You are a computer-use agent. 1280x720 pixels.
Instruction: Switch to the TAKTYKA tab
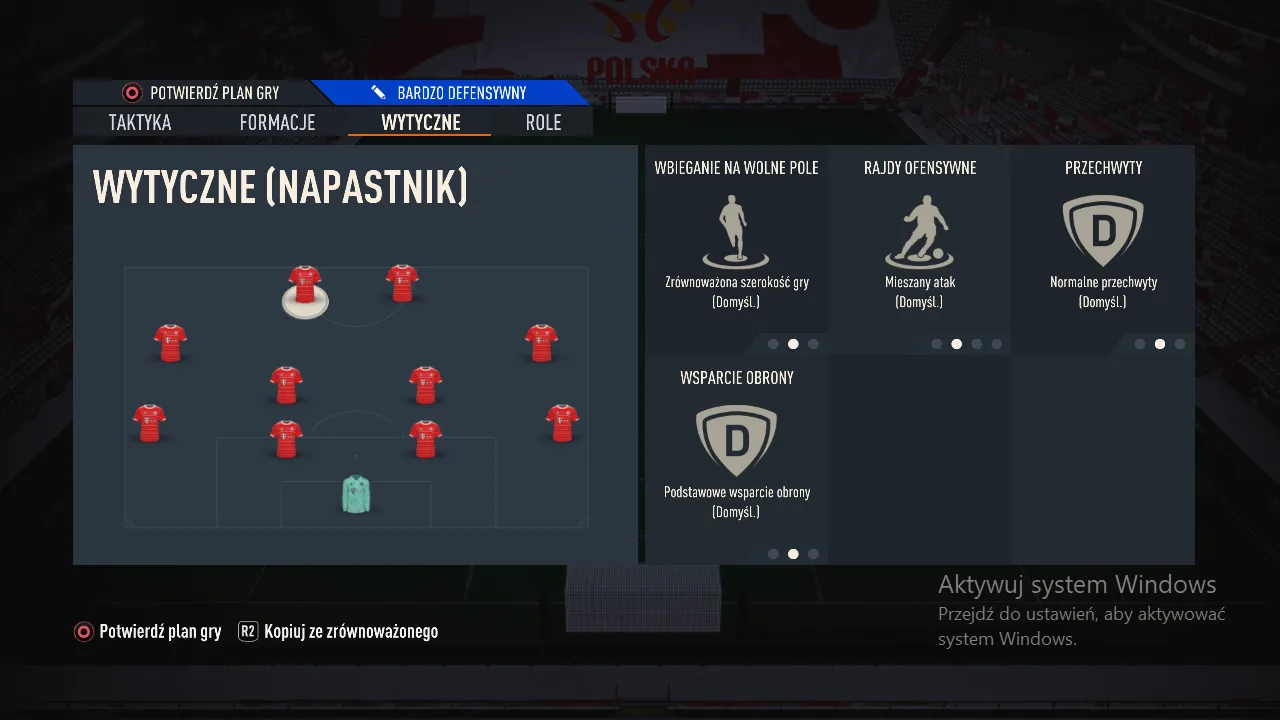139,122
